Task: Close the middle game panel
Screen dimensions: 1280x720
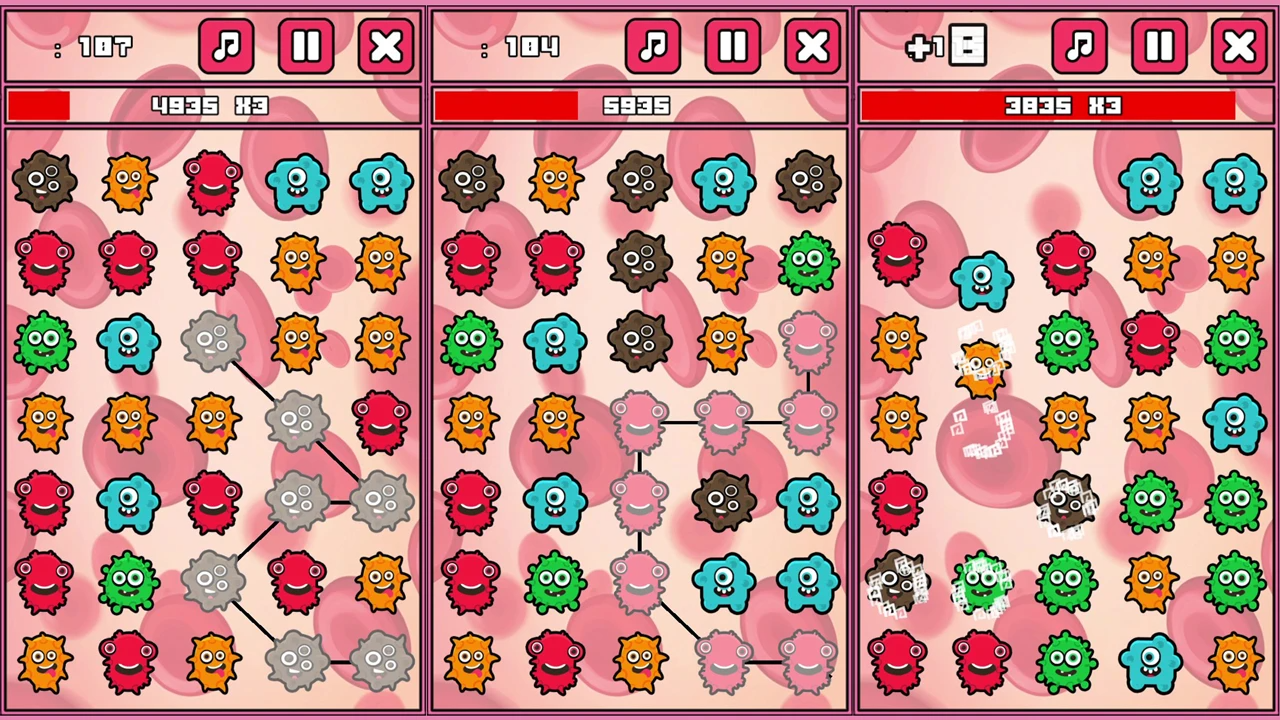Action: (813, 46)
